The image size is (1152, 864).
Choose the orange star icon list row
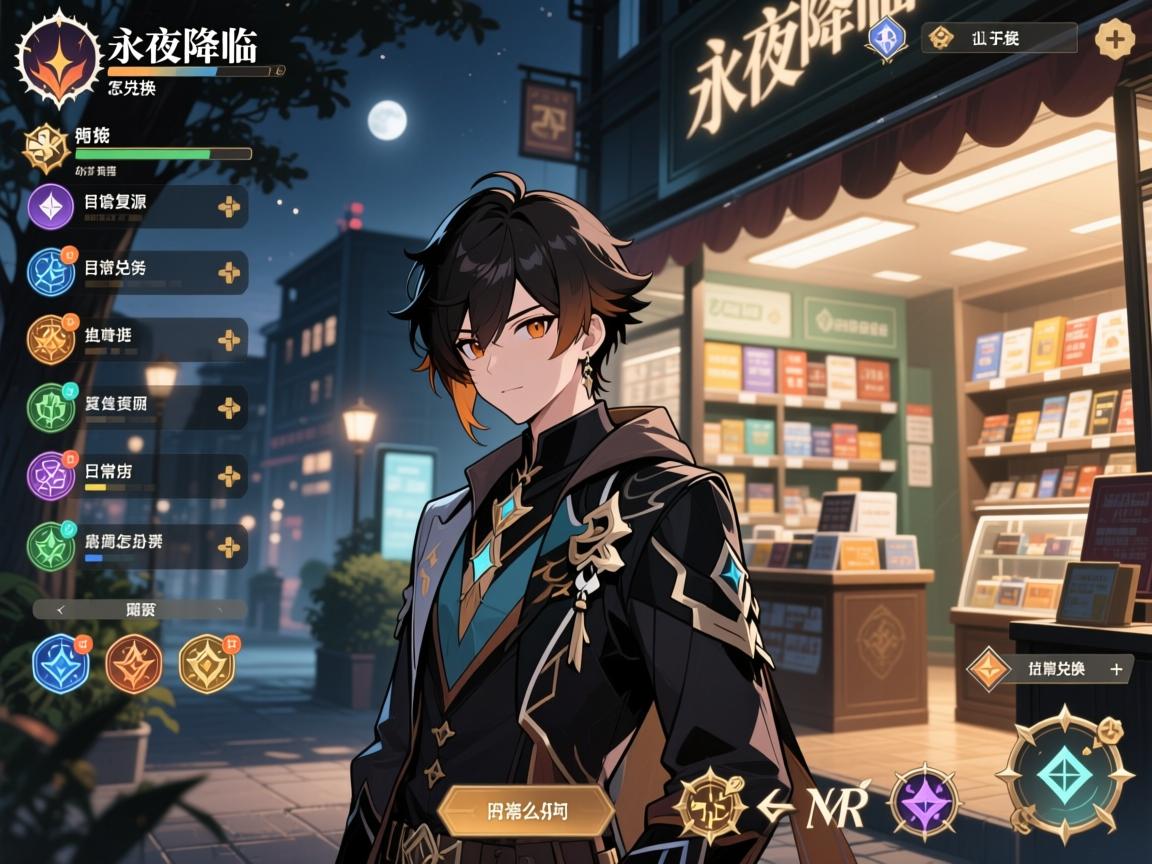point(137,340)
